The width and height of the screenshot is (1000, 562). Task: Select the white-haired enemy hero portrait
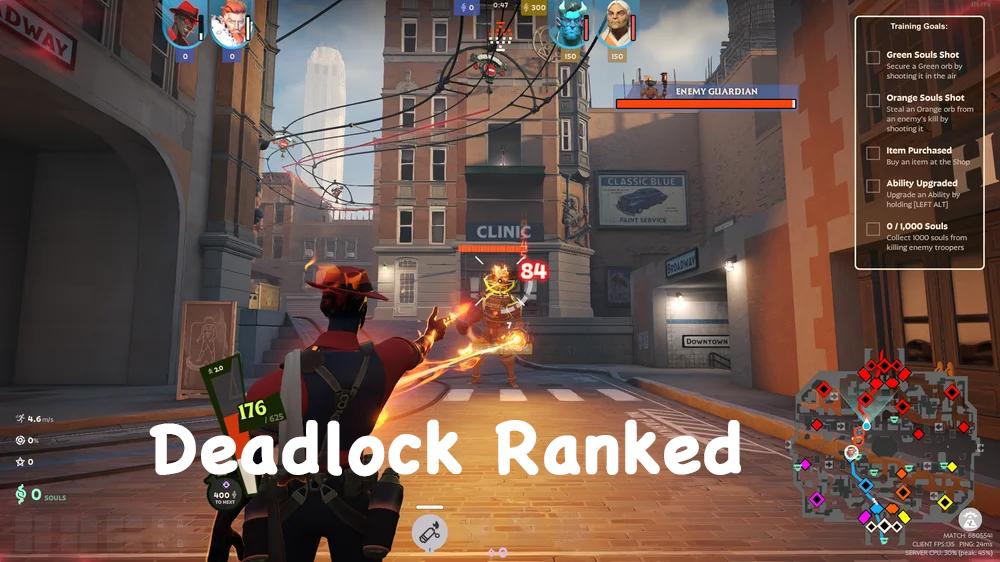[x=618, y=23]
